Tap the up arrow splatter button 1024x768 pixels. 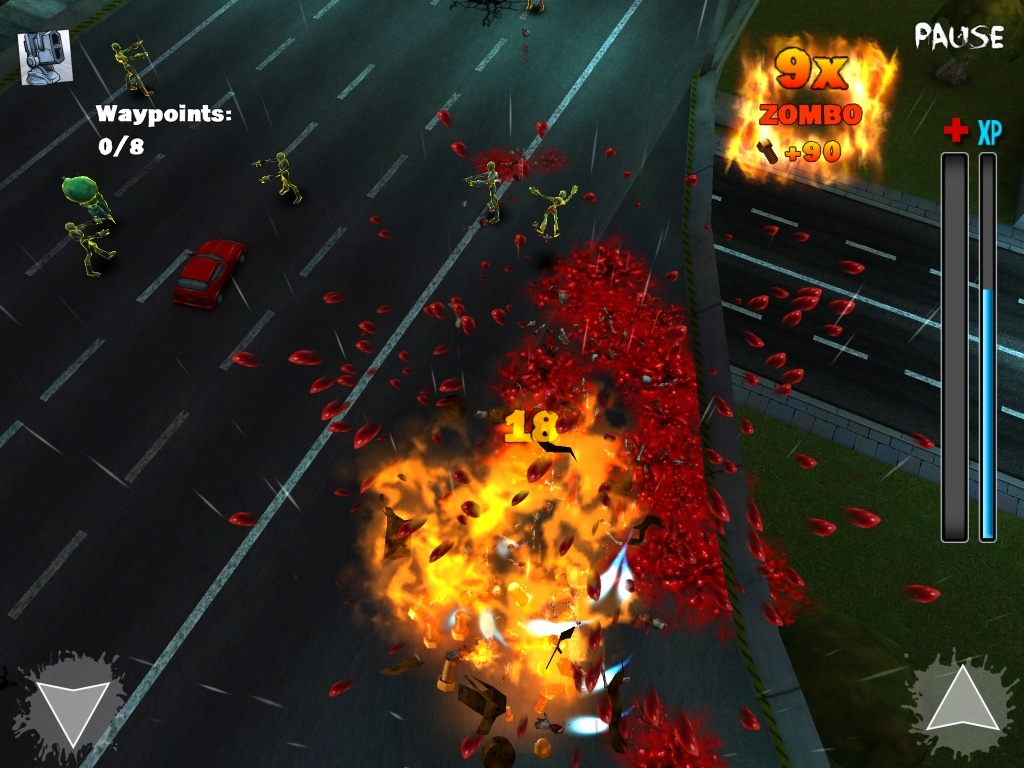(x=960, y=700)
